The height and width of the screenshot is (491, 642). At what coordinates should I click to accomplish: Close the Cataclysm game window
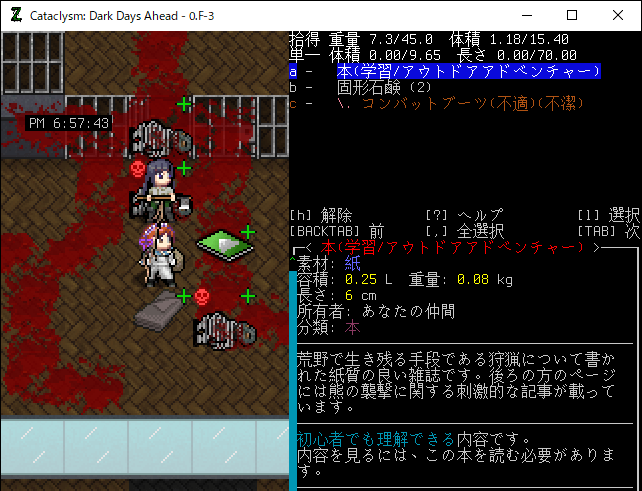[617, 15]
